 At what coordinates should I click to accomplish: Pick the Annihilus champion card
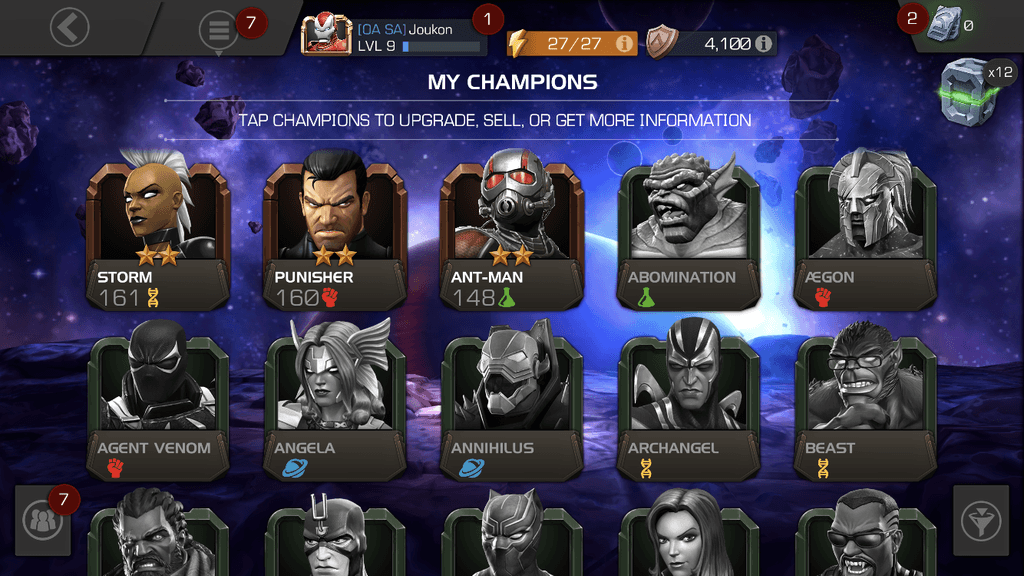(x=511, y=406)
